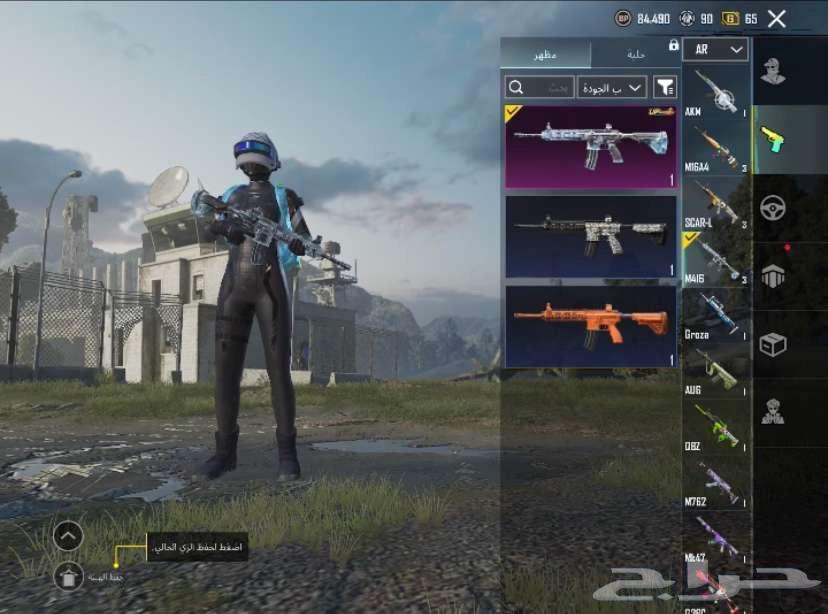The width and height of the screenshot is (828, 614).
Task: Pick the M416 in the weapon list
Action: tap(715, 259)
